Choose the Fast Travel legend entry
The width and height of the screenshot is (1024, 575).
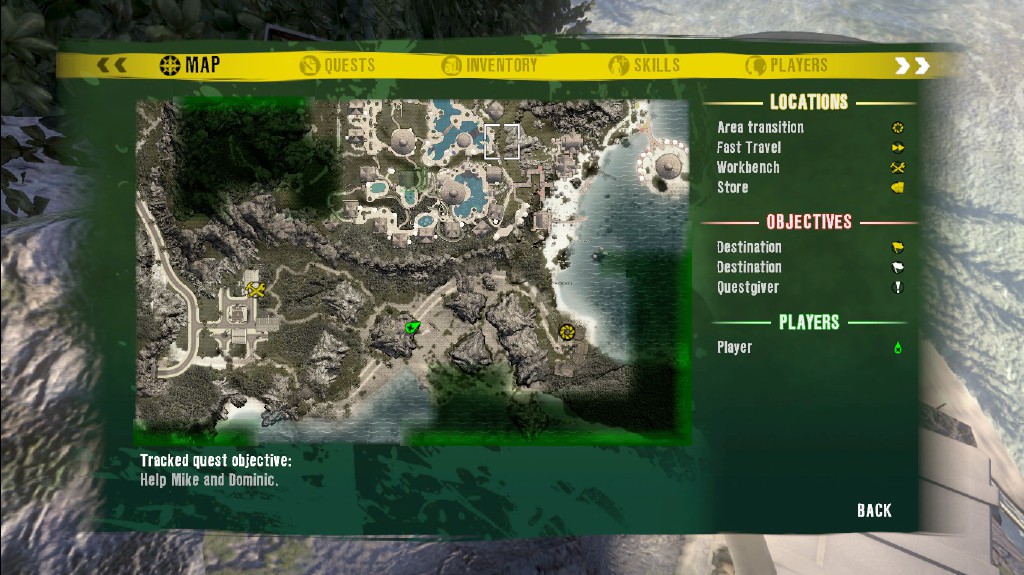pyautogui.click(x=749, y=148)
